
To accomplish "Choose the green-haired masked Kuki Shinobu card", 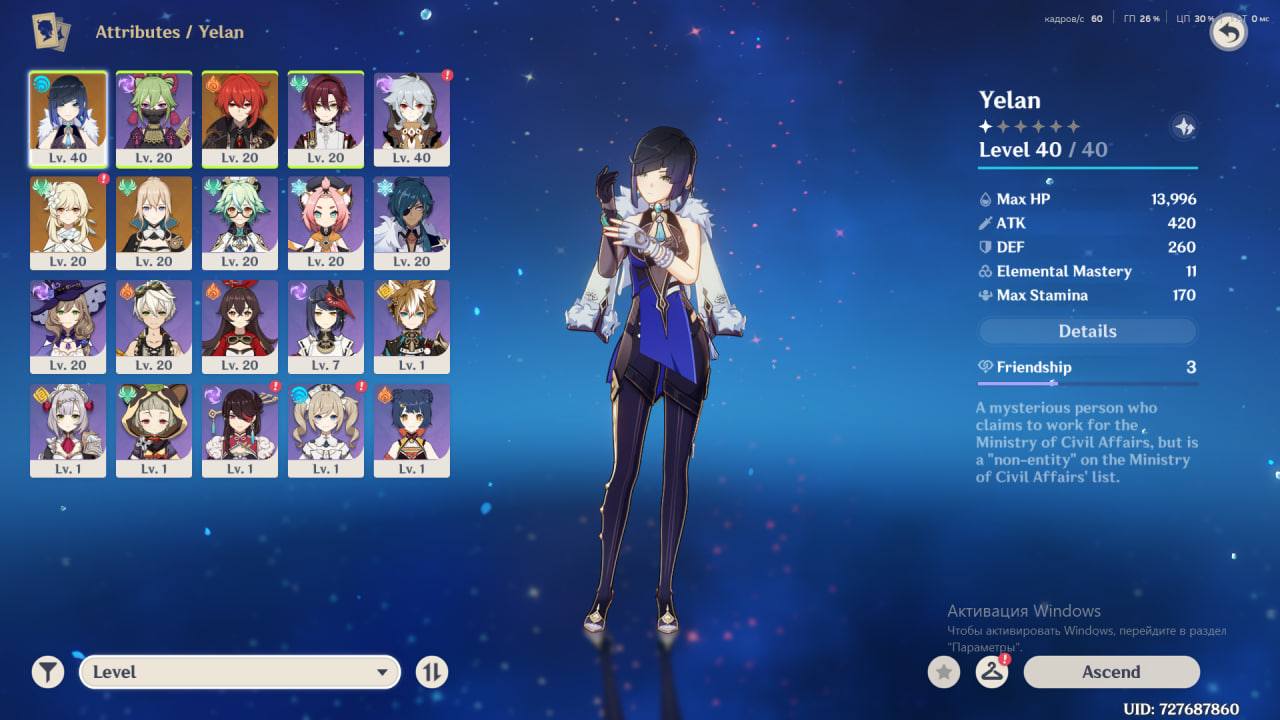I will pos(154,119).
